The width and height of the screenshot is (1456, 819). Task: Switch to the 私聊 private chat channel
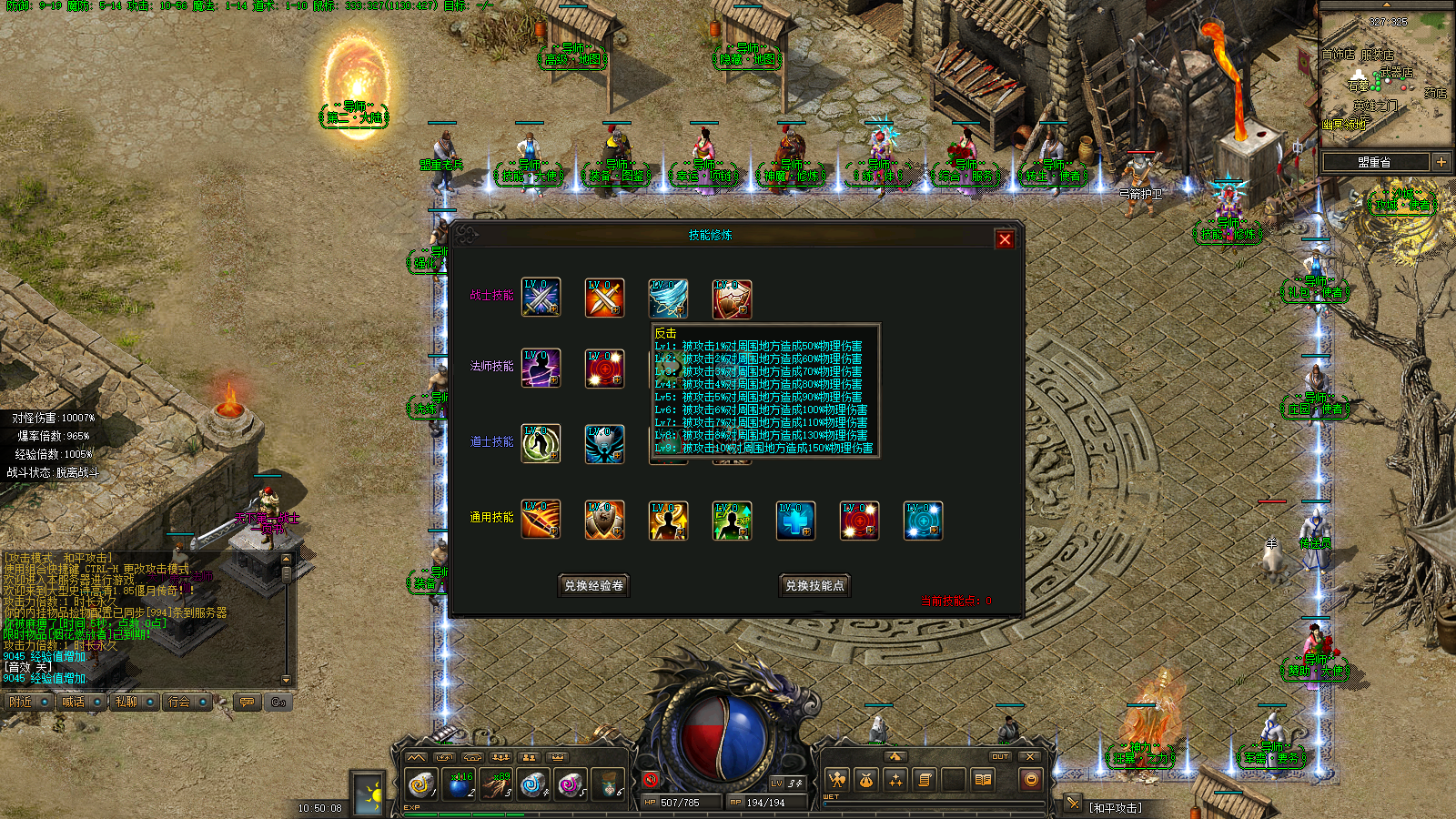(126, 702)
